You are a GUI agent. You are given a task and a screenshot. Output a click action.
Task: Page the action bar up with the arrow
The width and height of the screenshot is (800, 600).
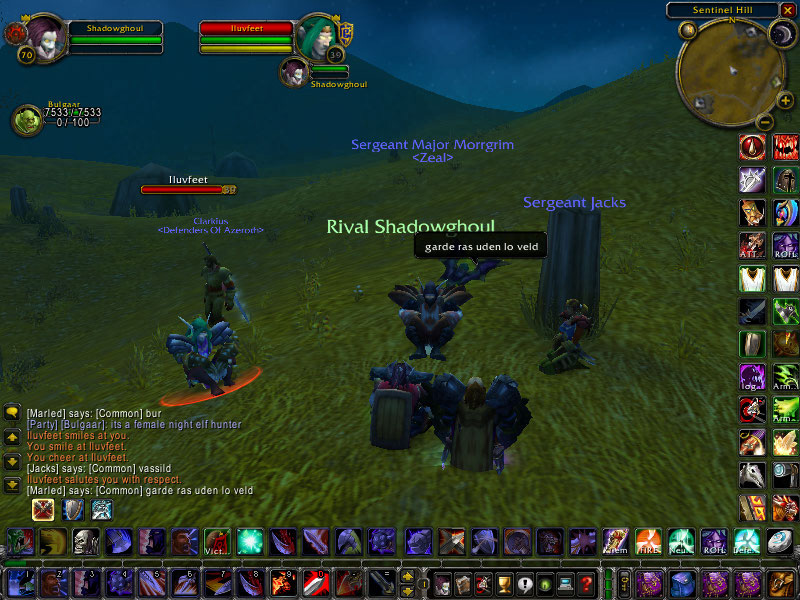407,576
